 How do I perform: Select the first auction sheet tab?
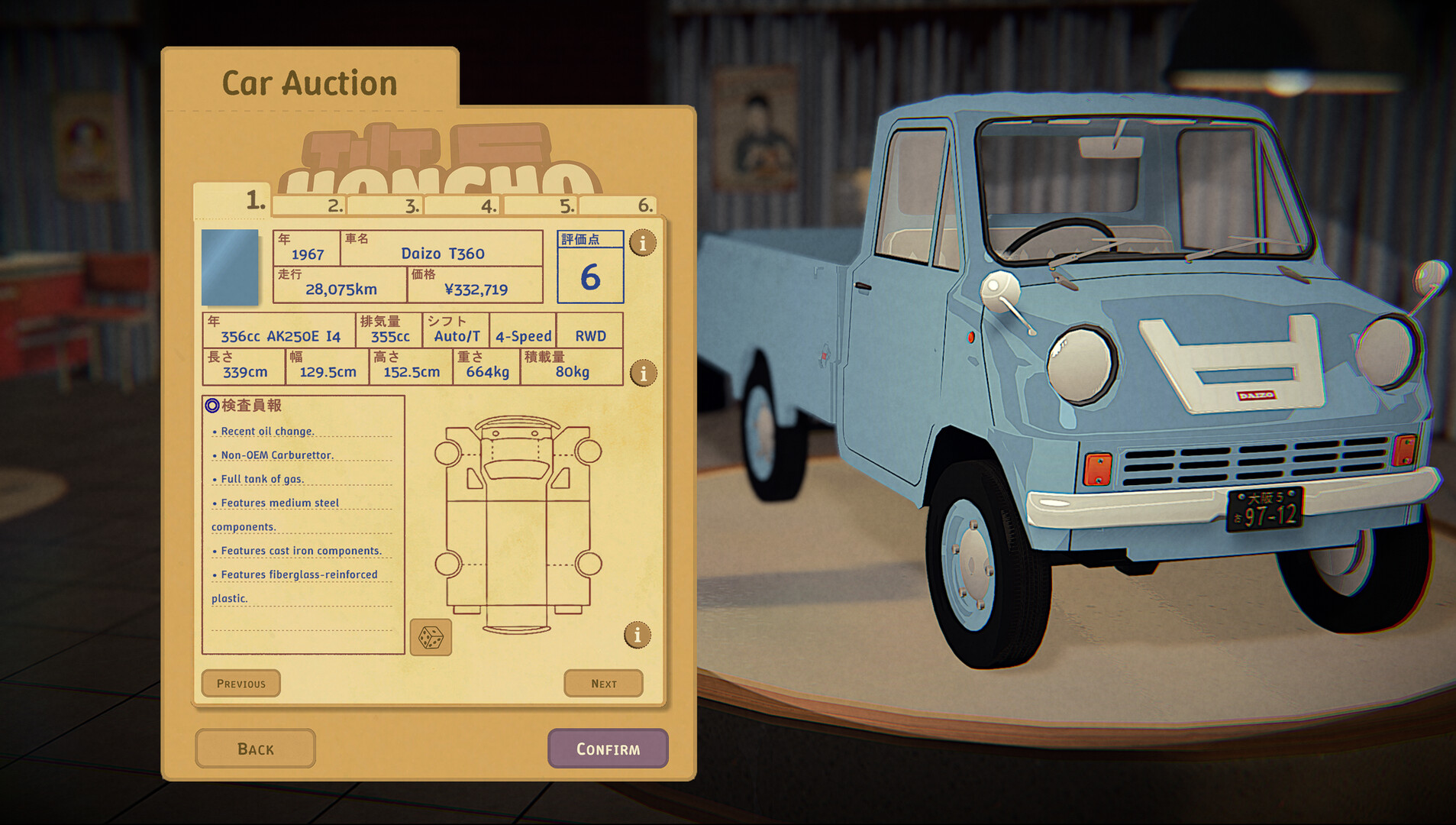[231, 201]
